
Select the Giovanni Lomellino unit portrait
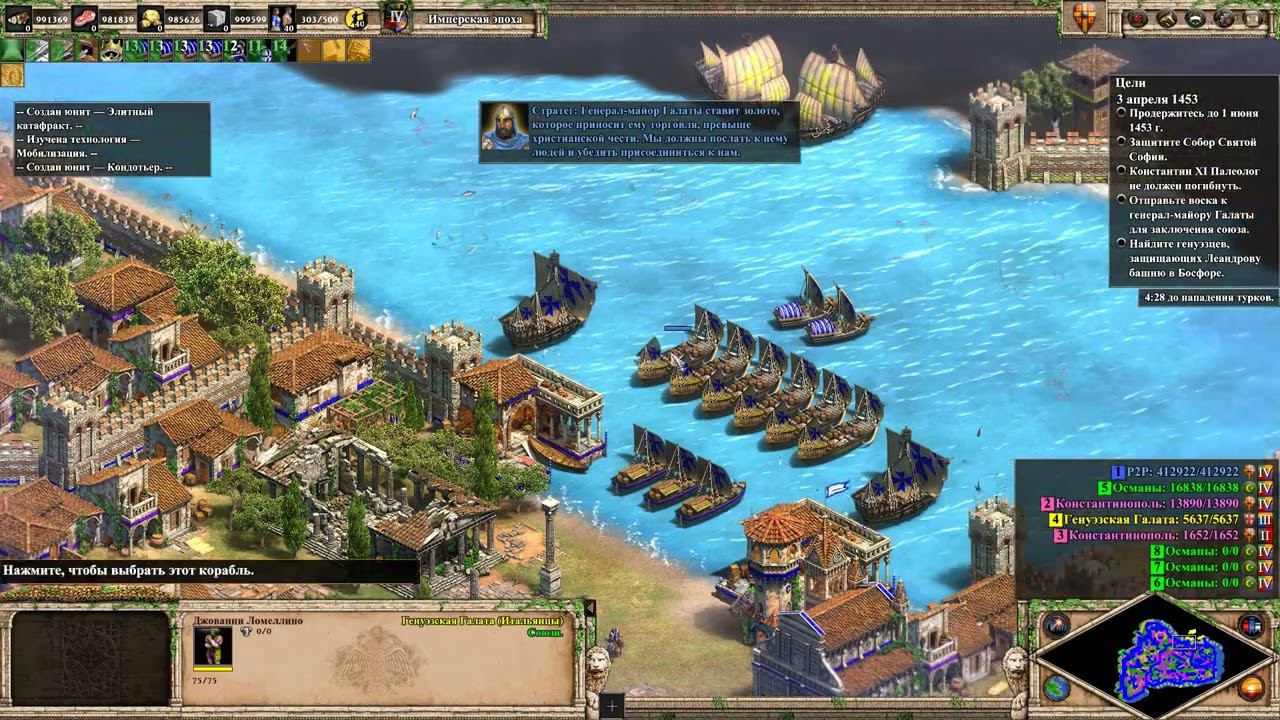click(213, 646)
